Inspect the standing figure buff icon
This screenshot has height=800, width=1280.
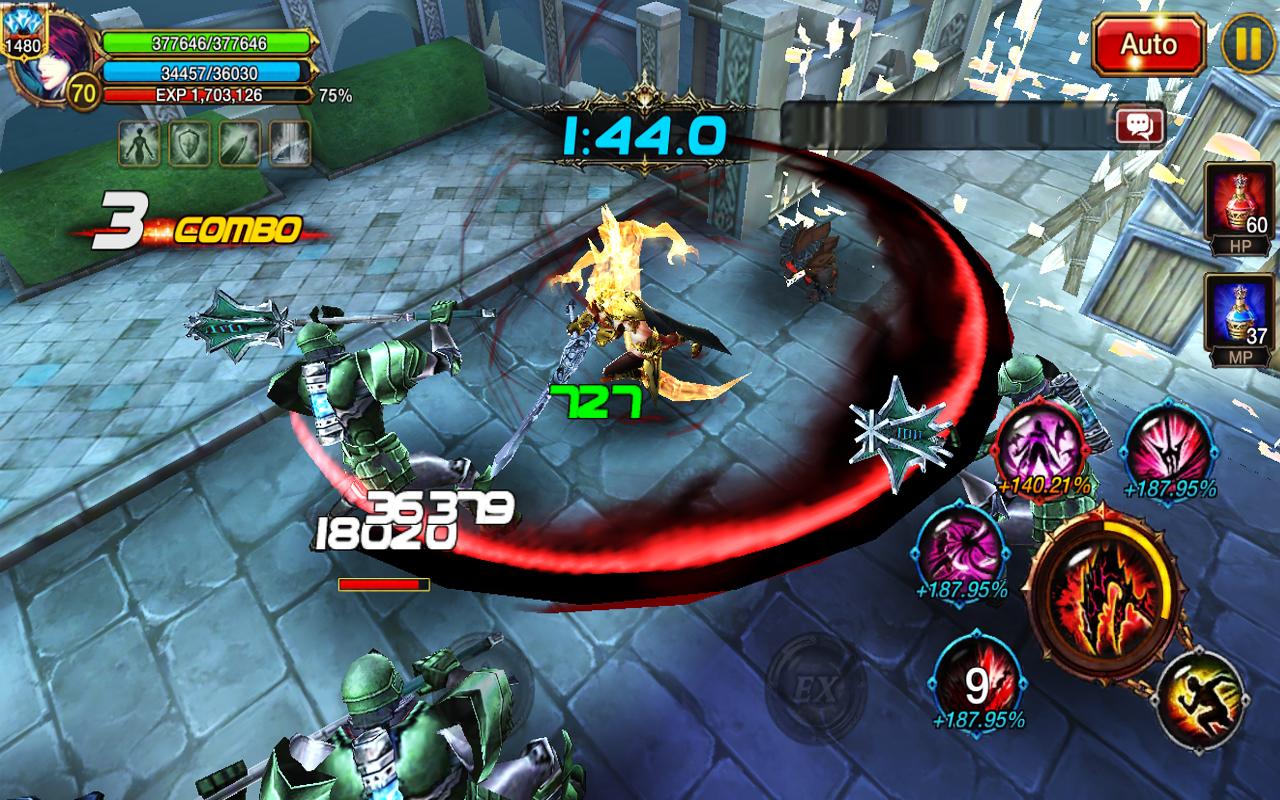click(x=139, y=144)
